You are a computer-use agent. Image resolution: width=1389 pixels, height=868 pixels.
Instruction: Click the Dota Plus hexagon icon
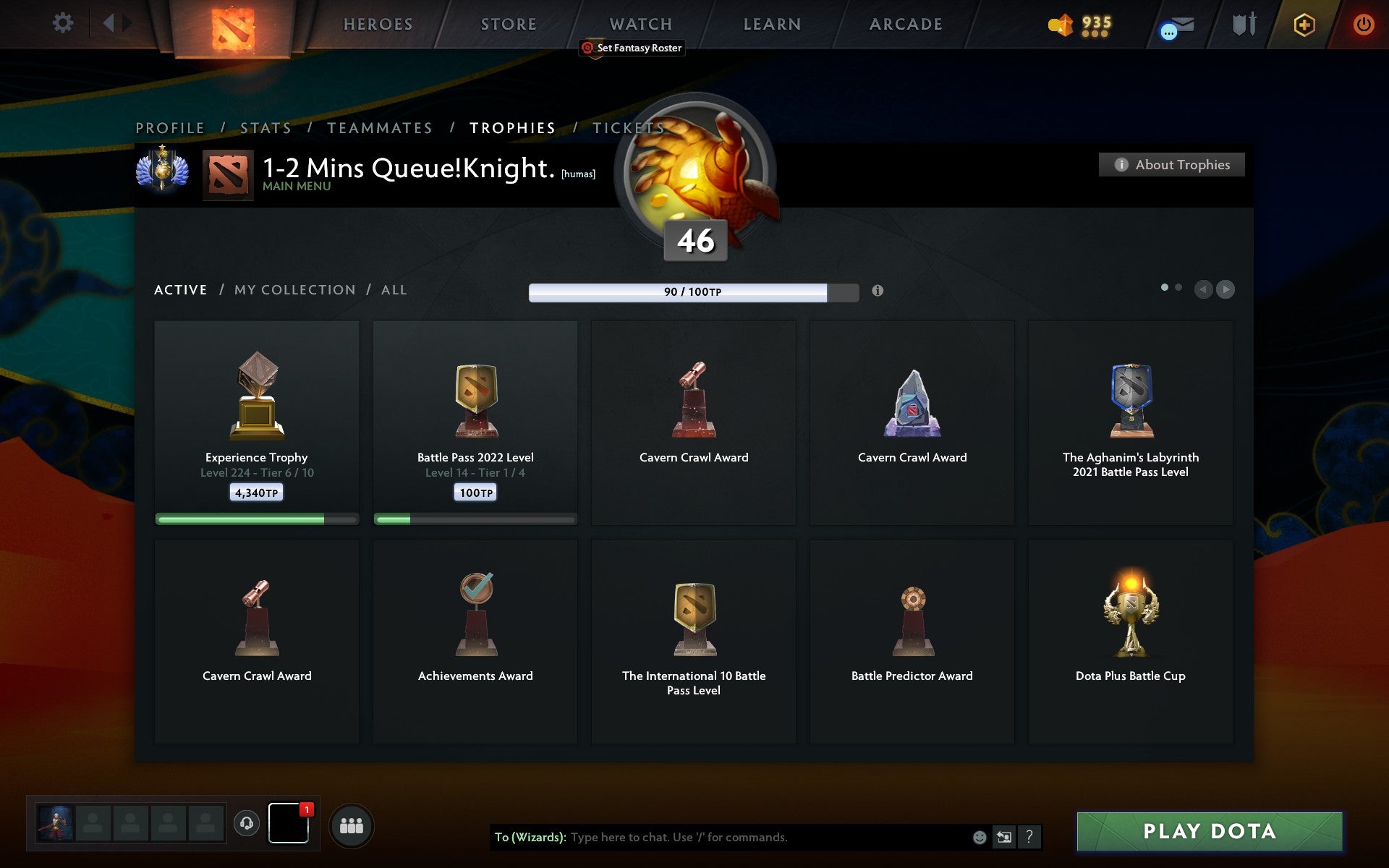[1304, 23]
